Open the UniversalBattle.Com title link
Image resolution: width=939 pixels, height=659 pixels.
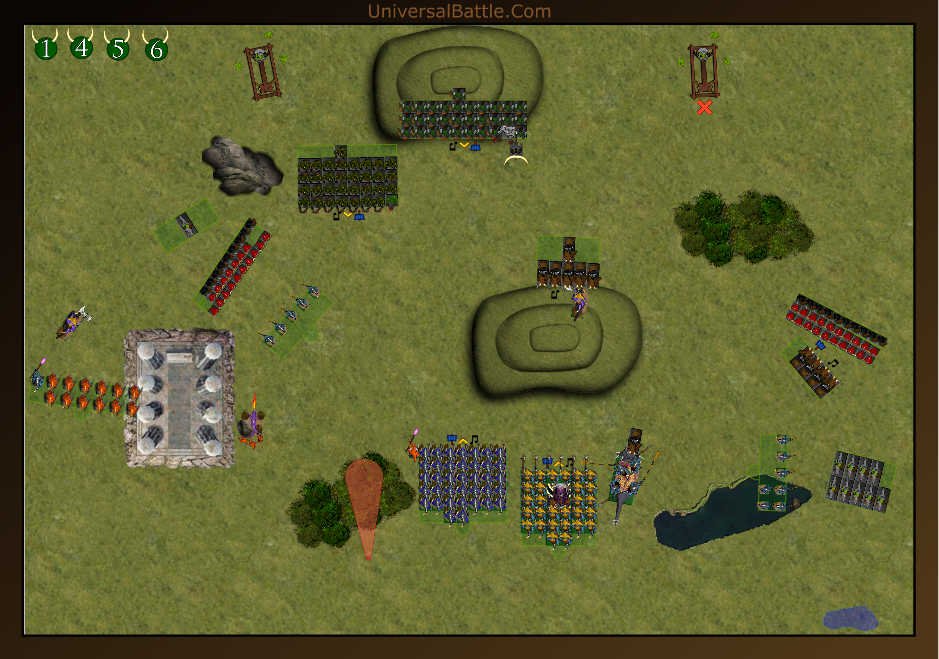click(459, 12)
